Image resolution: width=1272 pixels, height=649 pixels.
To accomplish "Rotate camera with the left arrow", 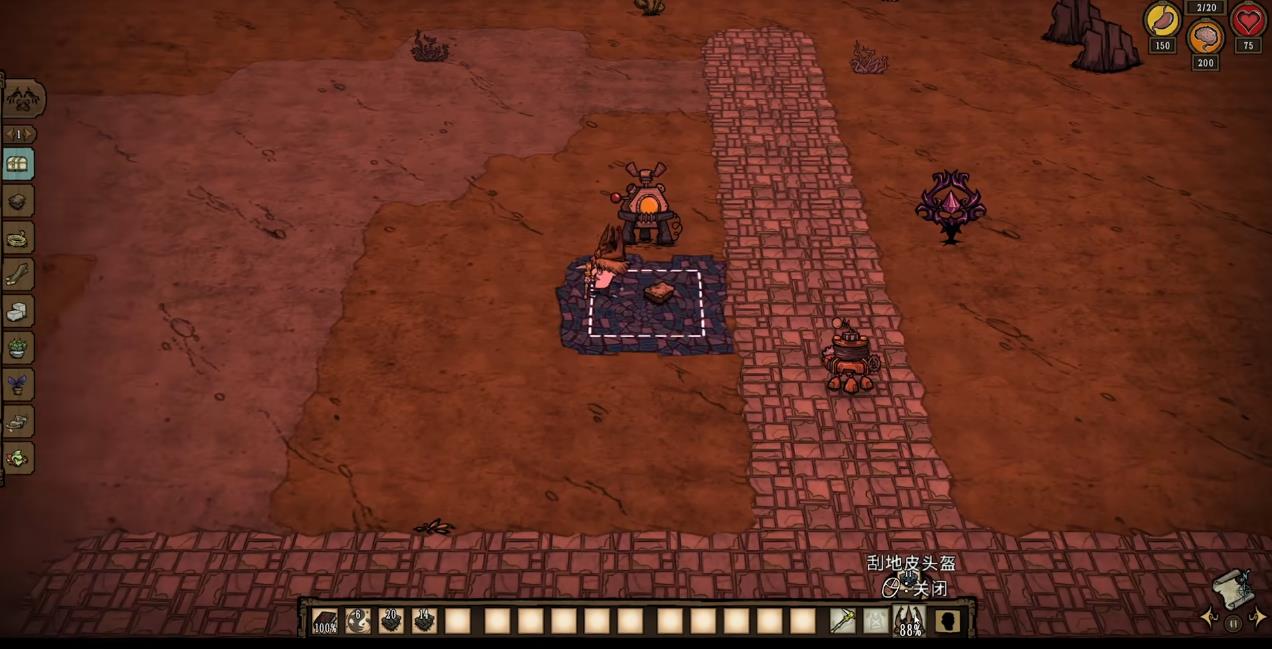I will [1210, 619].
